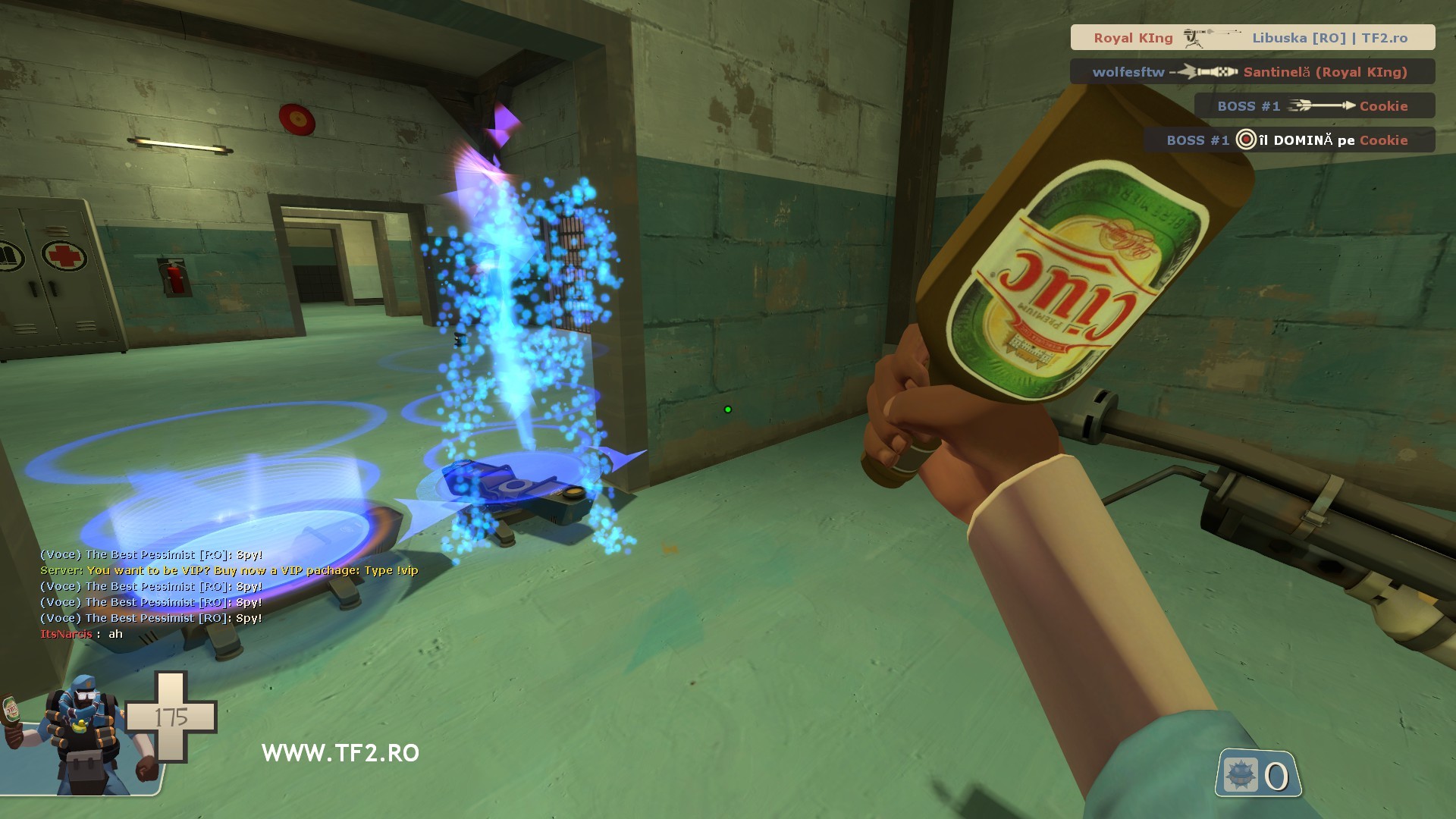Click the first Spy! voice chat line

click(152, 554)
